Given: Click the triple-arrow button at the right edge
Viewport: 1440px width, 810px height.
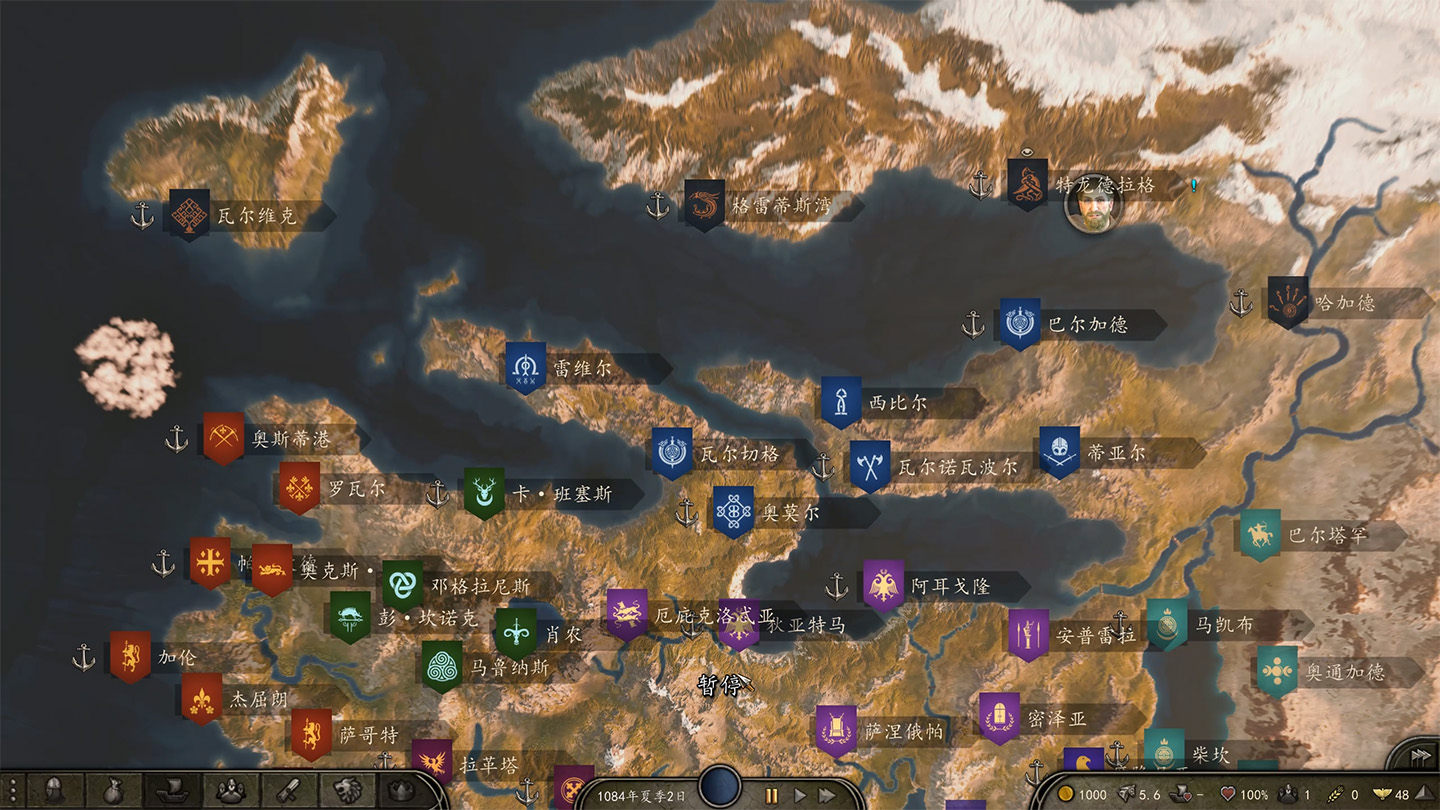Looking at the screenshot, I should tap(1421, 757).
